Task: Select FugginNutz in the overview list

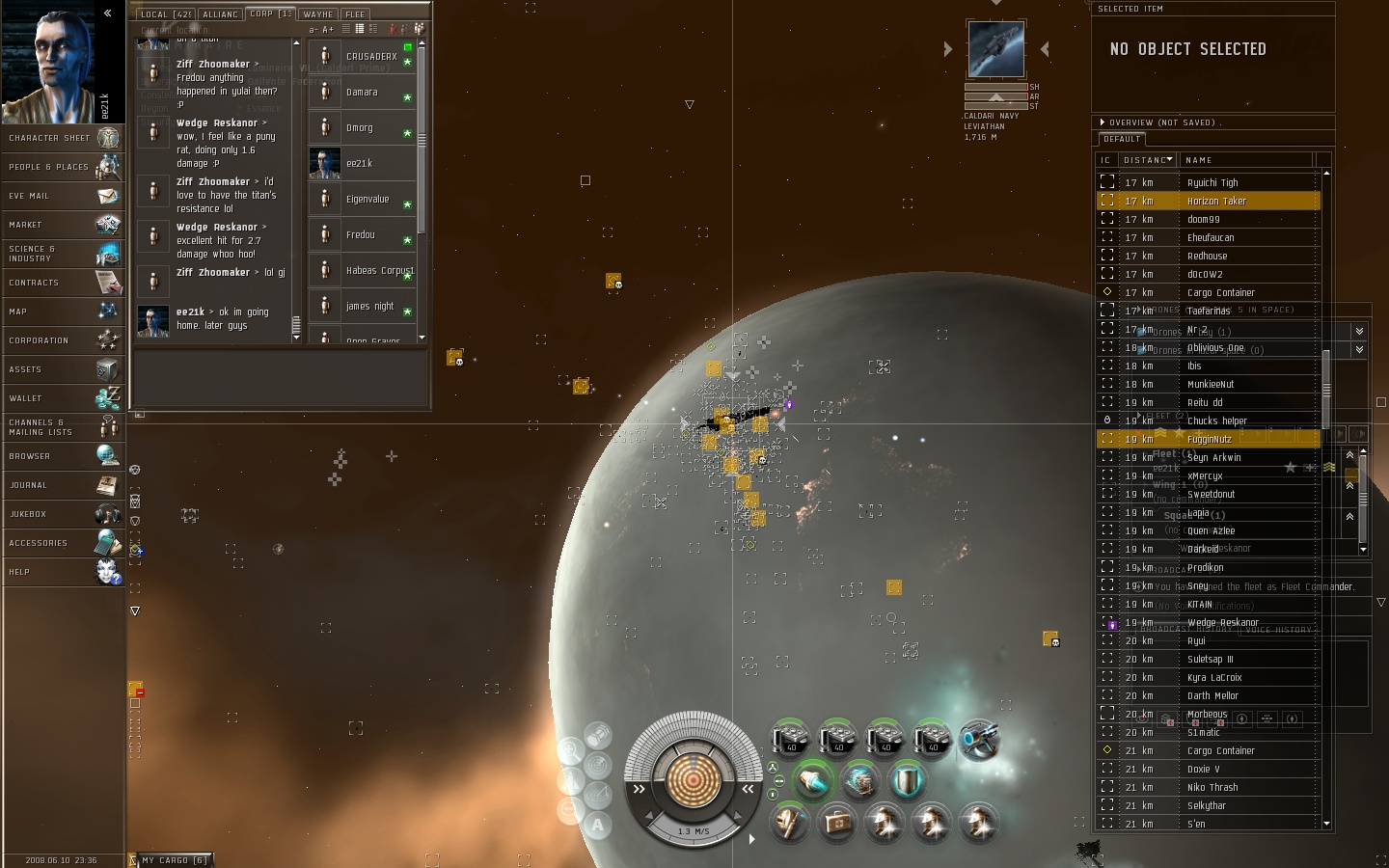Action: point(1209,440)
